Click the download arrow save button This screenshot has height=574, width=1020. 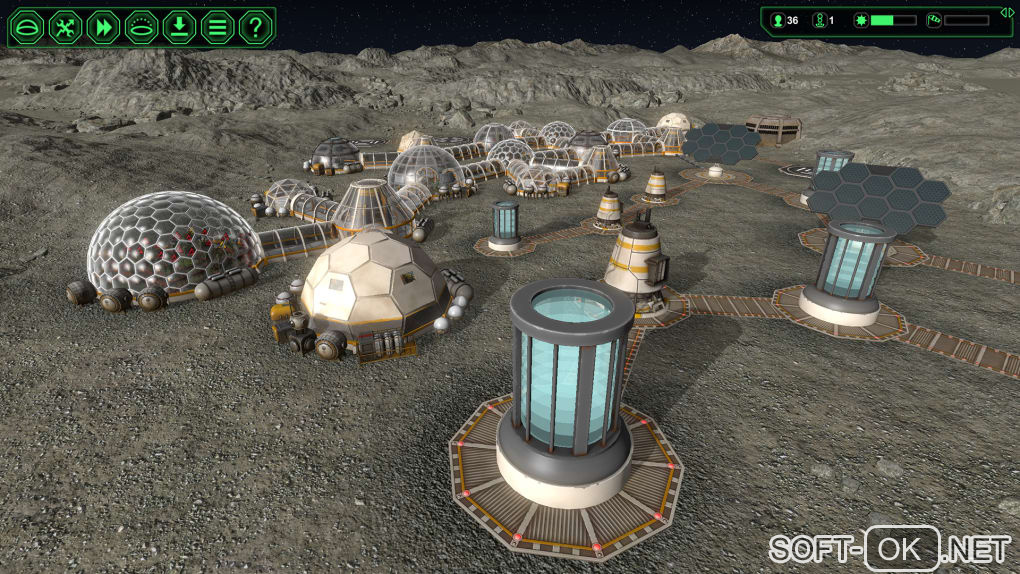click(x=179, y=26)
